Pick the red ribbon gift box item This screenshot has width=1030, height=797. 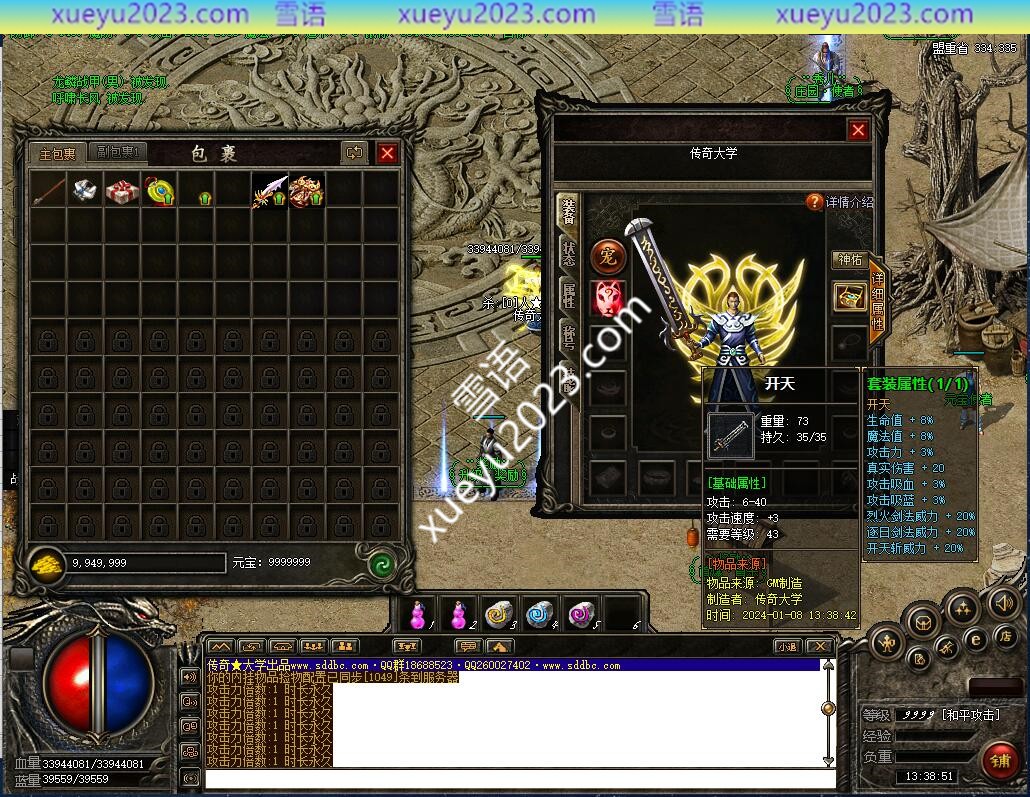[122, 190]
